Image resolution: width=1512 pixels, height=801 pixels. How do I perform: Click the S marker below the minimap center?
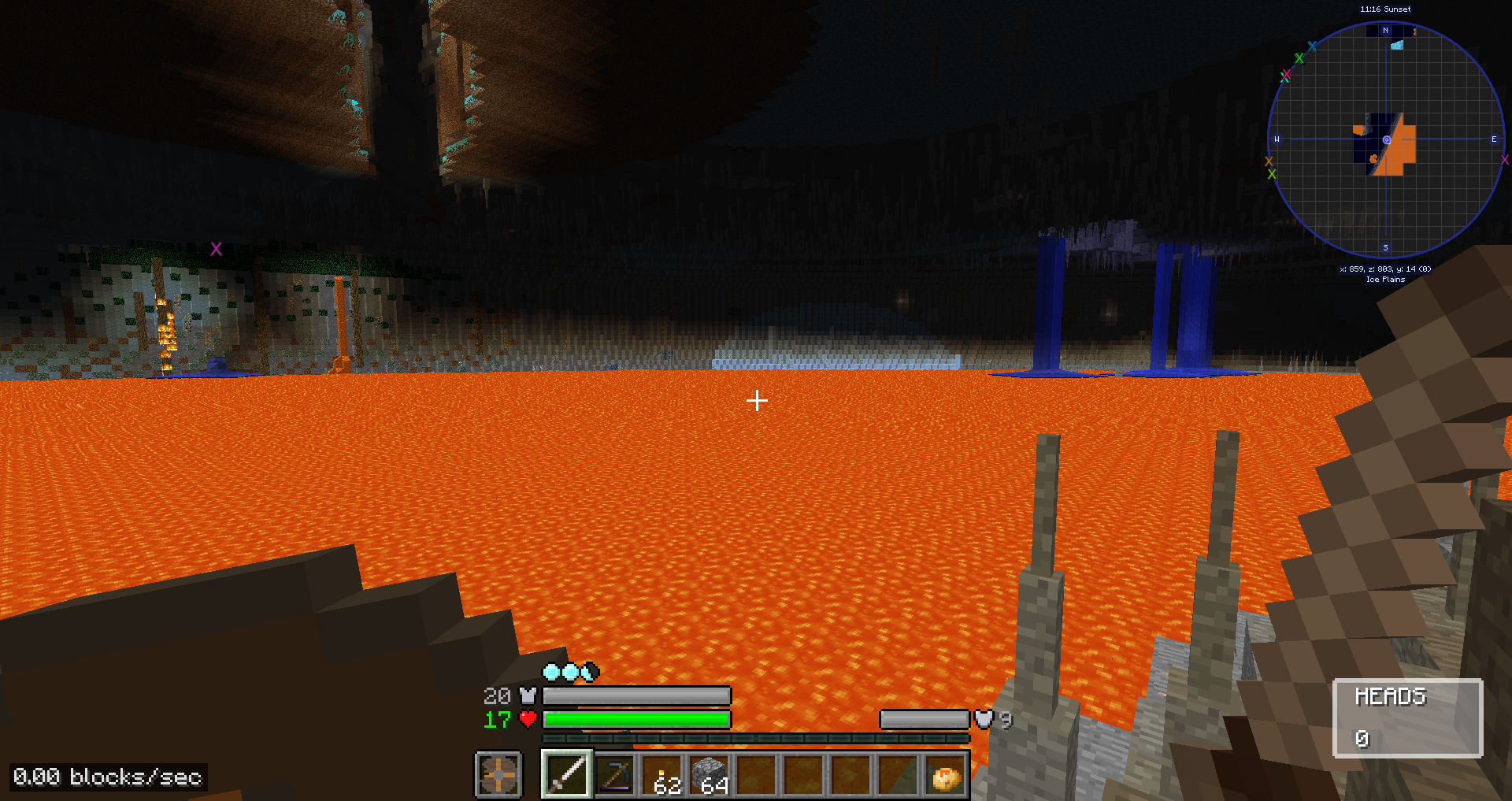tap(1384, 247)
